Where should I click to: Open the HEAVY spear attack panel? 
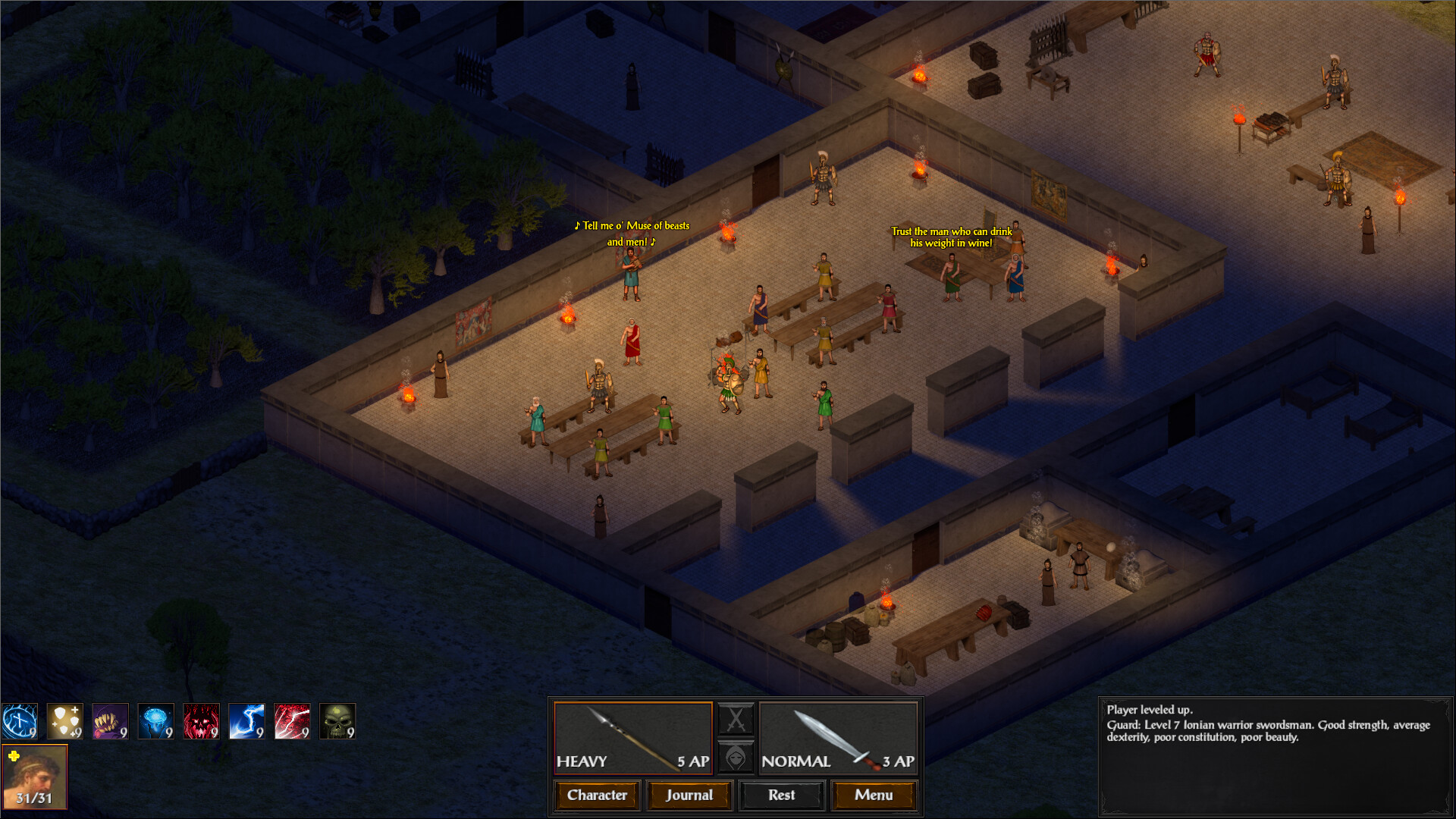(x=632, y=737)
